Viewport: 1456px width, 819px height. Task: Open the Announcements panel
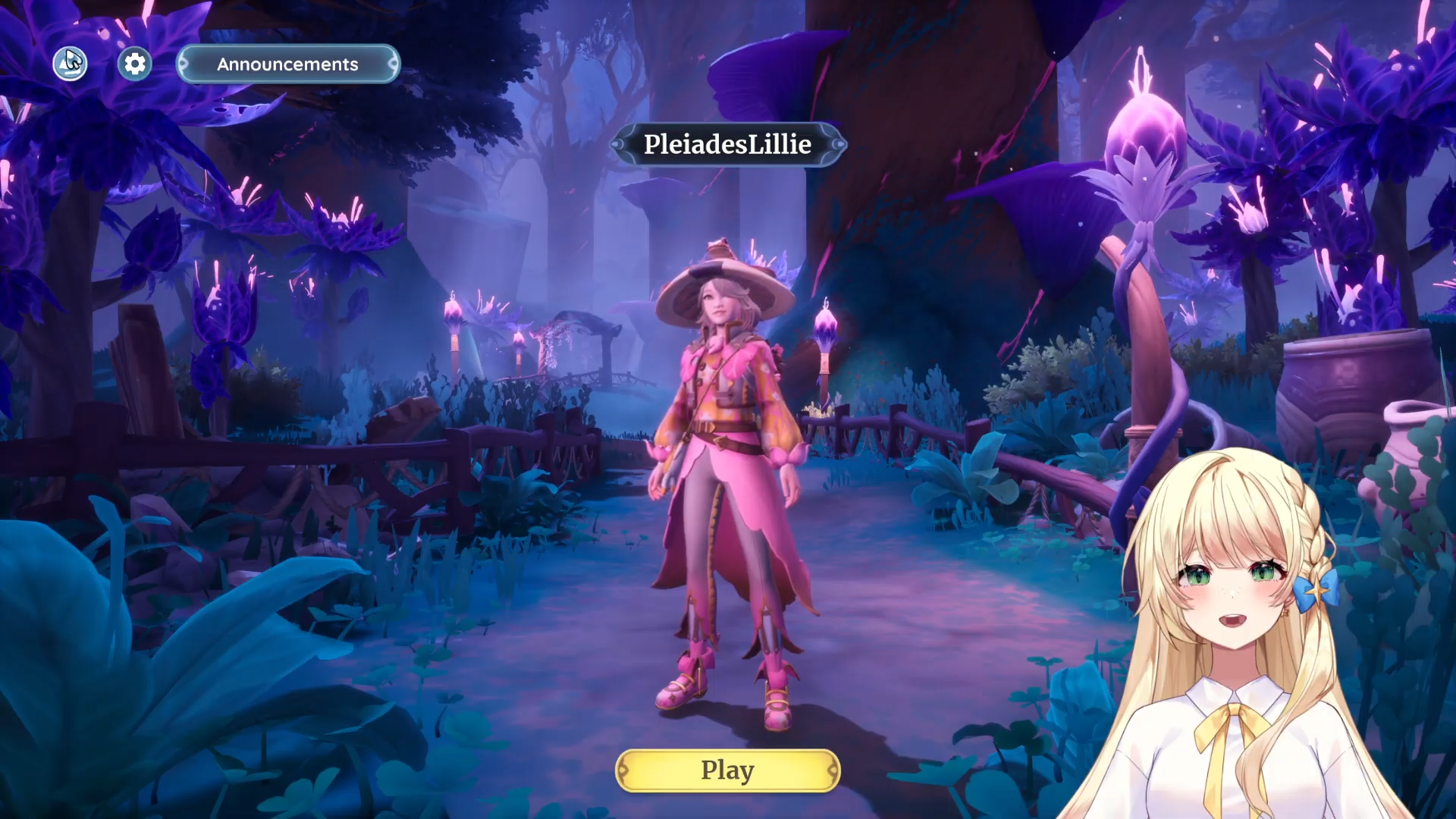tap(287, 64)
